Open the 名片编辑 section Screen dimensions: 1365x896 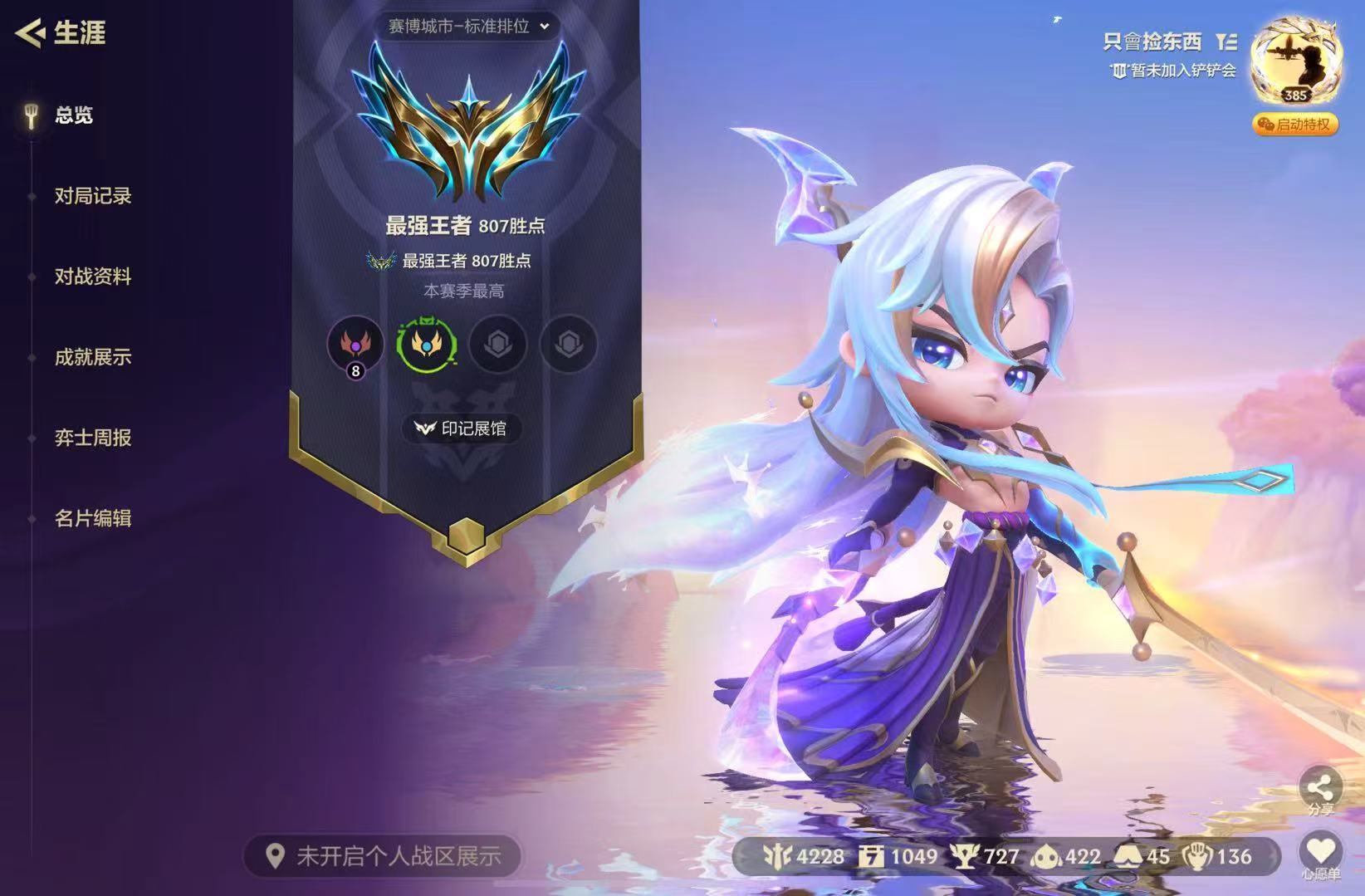92,518
